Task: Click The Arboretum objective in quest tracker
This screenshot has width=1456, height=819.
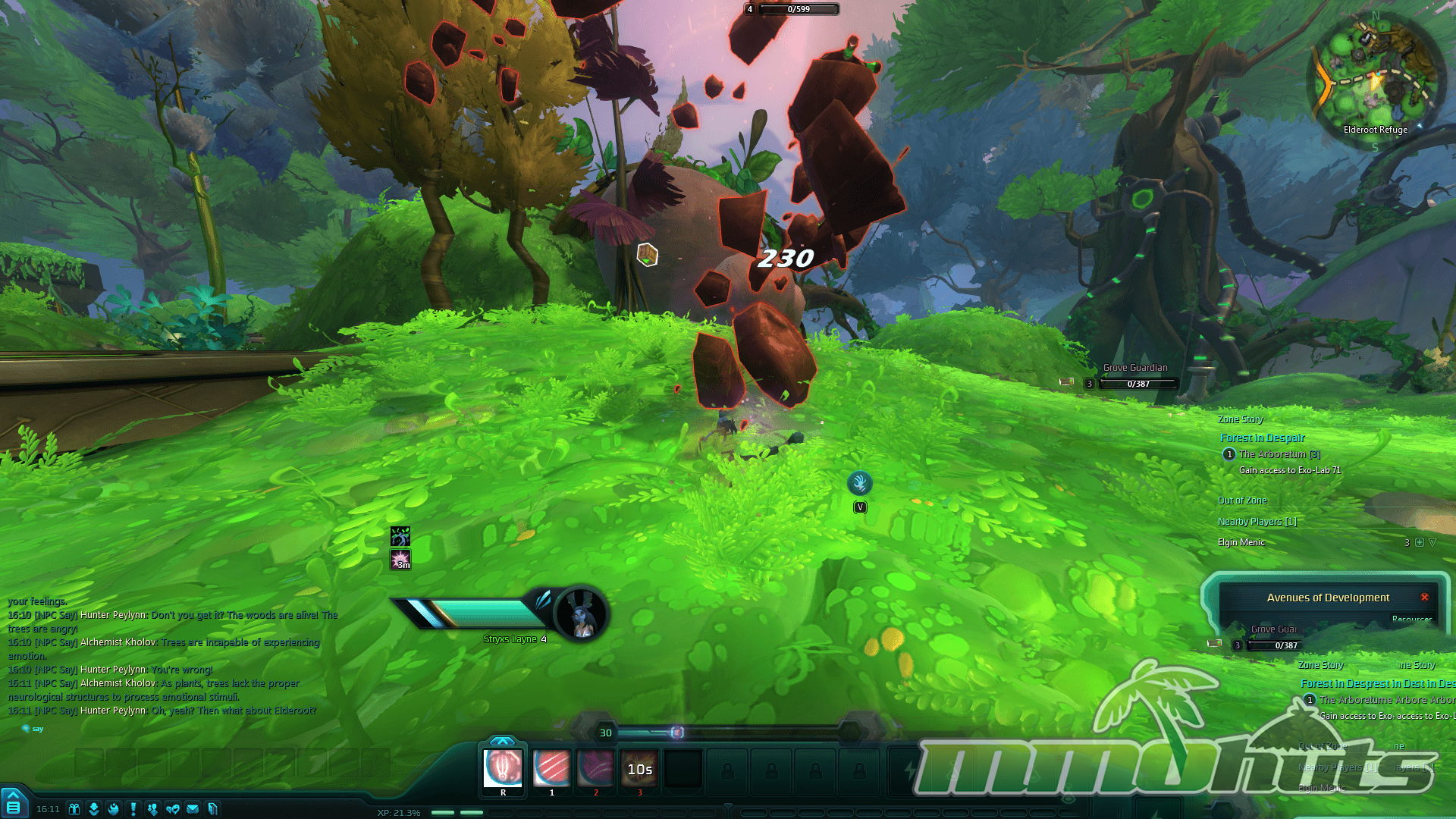Action: 1279,454
